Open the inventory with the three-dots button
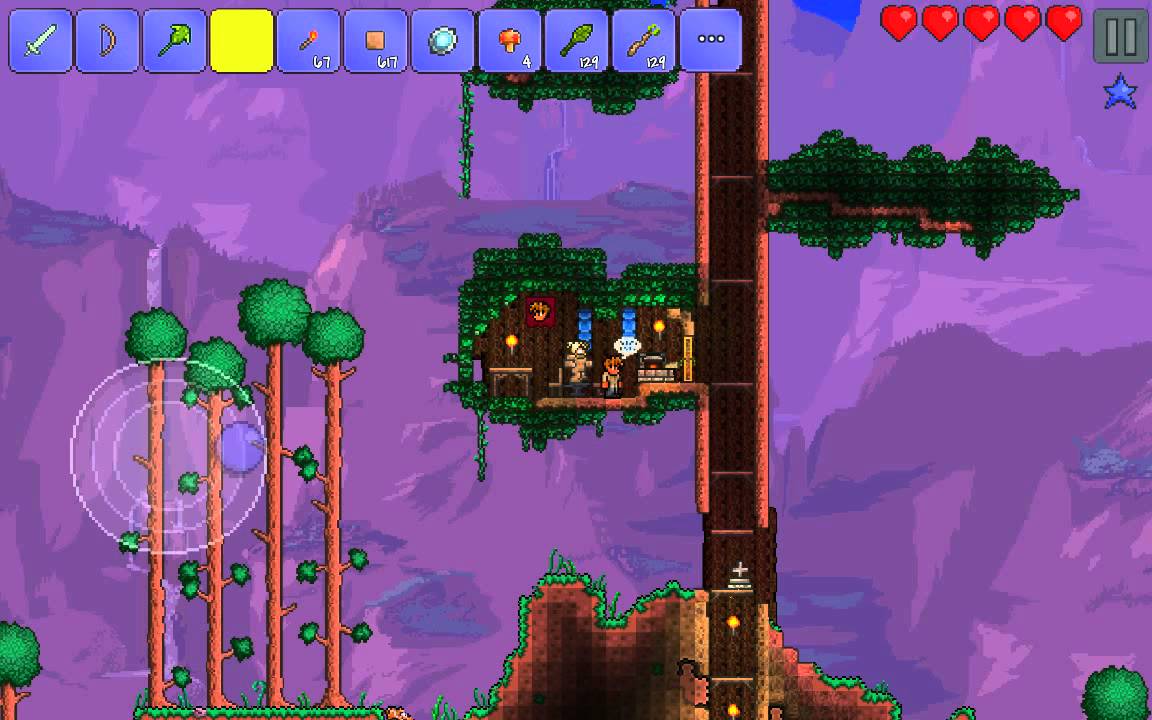This screenshot has width=1152, height=720. pos(711,41)
